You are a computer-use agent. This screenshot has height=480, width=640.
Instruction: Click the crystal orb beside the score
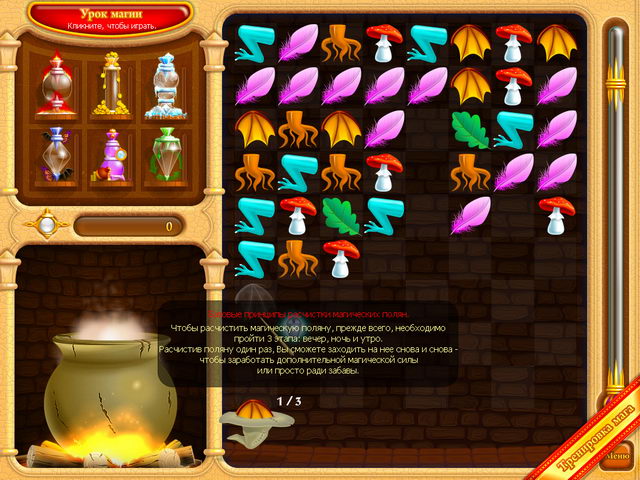click(x=45, y=225)
